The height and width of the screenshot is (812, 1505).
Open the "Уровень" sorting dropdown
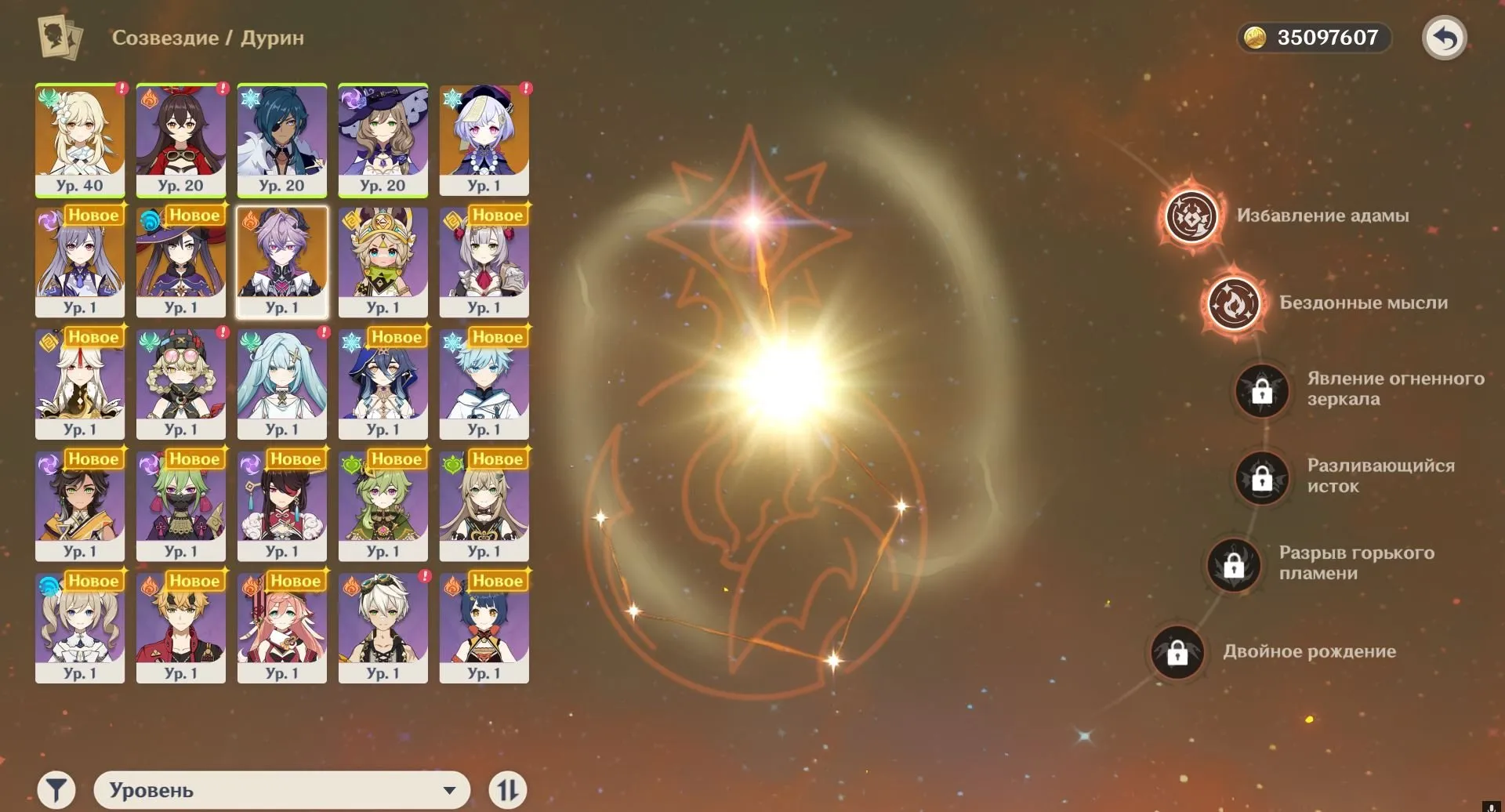coord(281,788)
